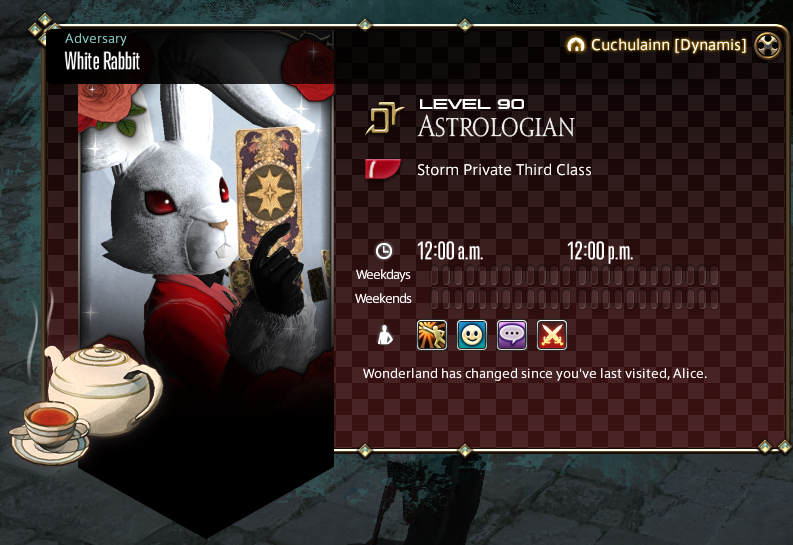Click the red Storm grand company emblem

[383, 169]
